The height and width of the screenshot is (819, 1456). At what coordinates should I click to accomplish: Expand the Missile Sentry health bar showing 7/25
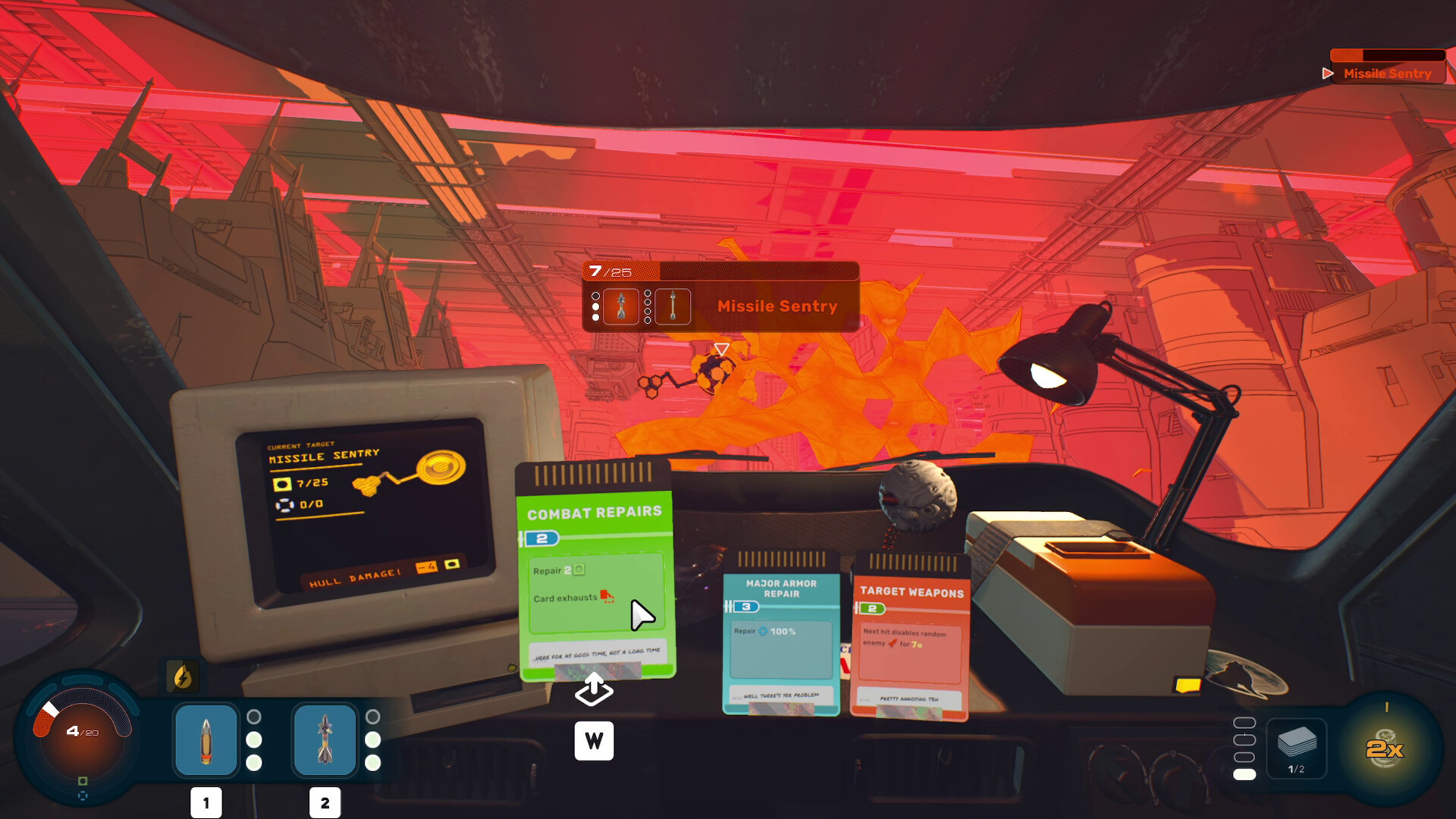720,271
